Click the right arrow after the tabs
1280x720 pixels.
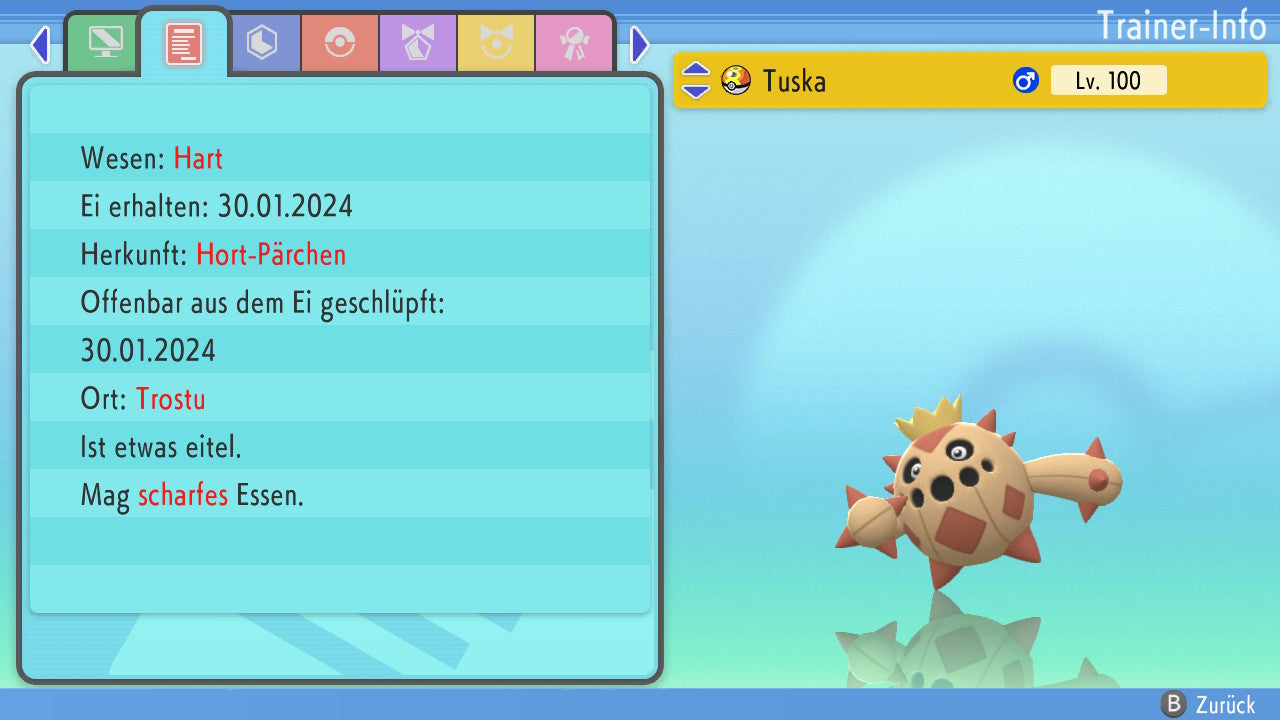(640, 44)
